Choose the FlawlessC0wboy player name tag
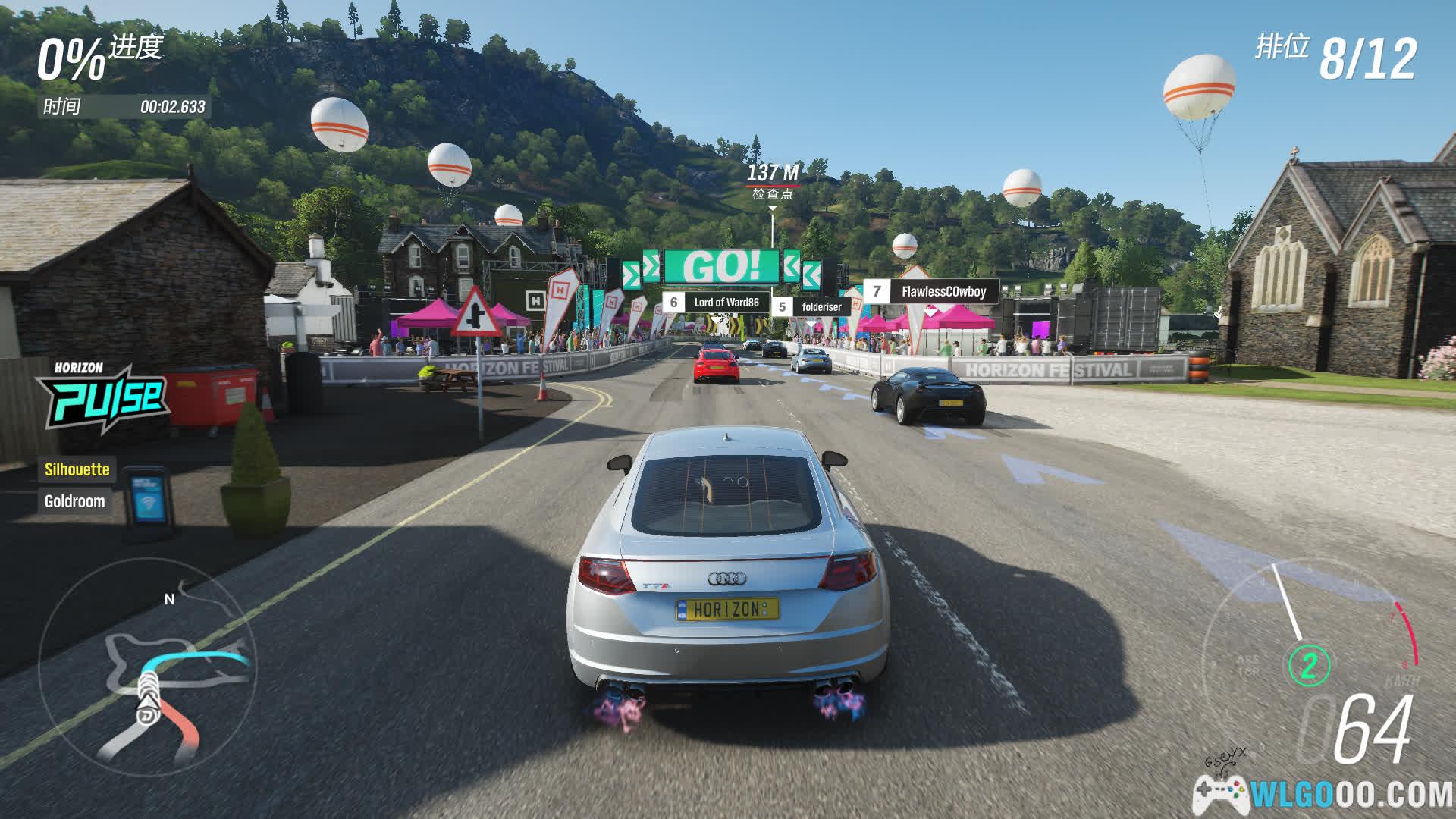Image resolution: width=1456 pixels, height=819 pixels. click(x=932, y=292)
